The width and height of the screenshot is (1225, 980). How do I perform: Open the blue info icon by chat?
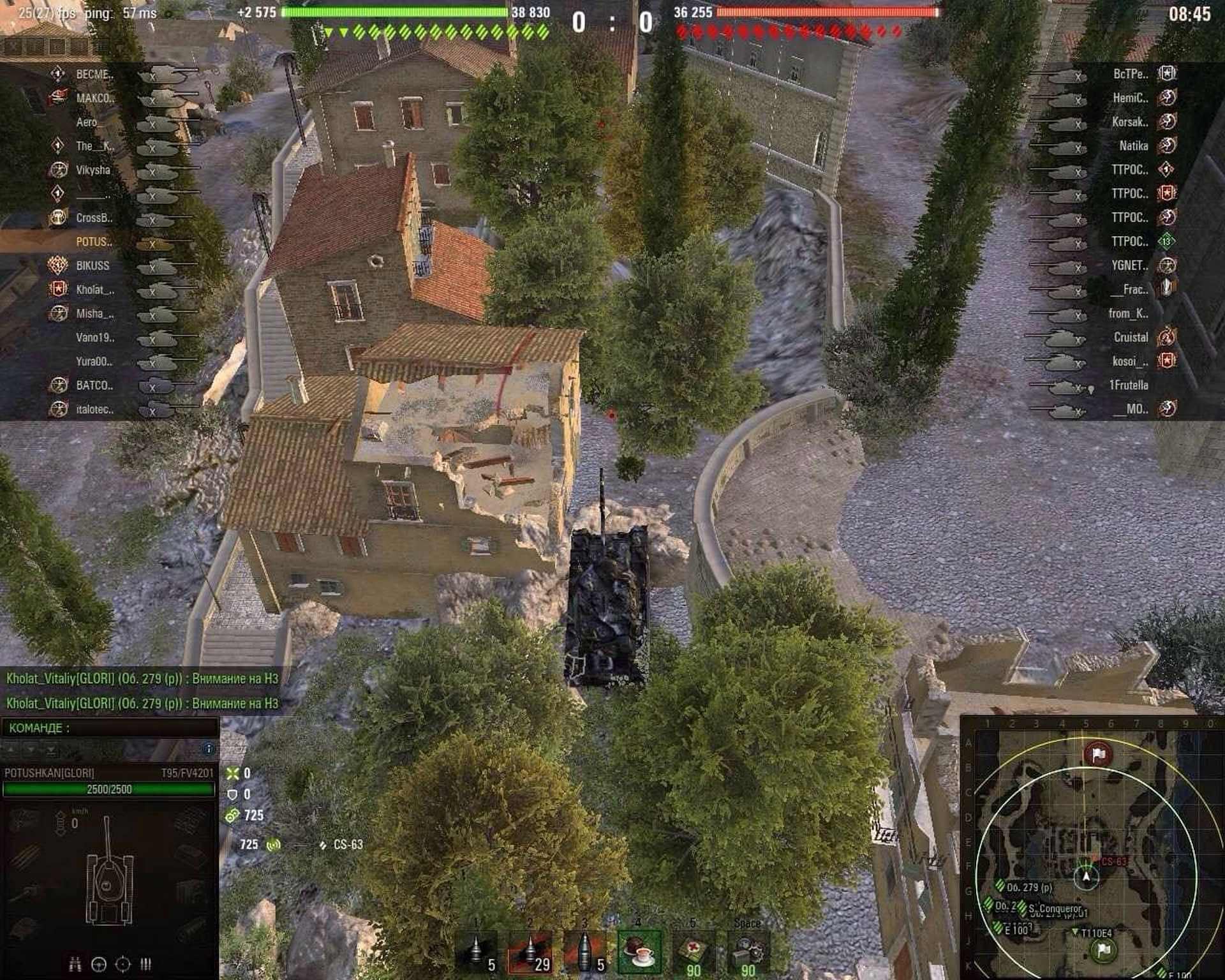(208, 748)
